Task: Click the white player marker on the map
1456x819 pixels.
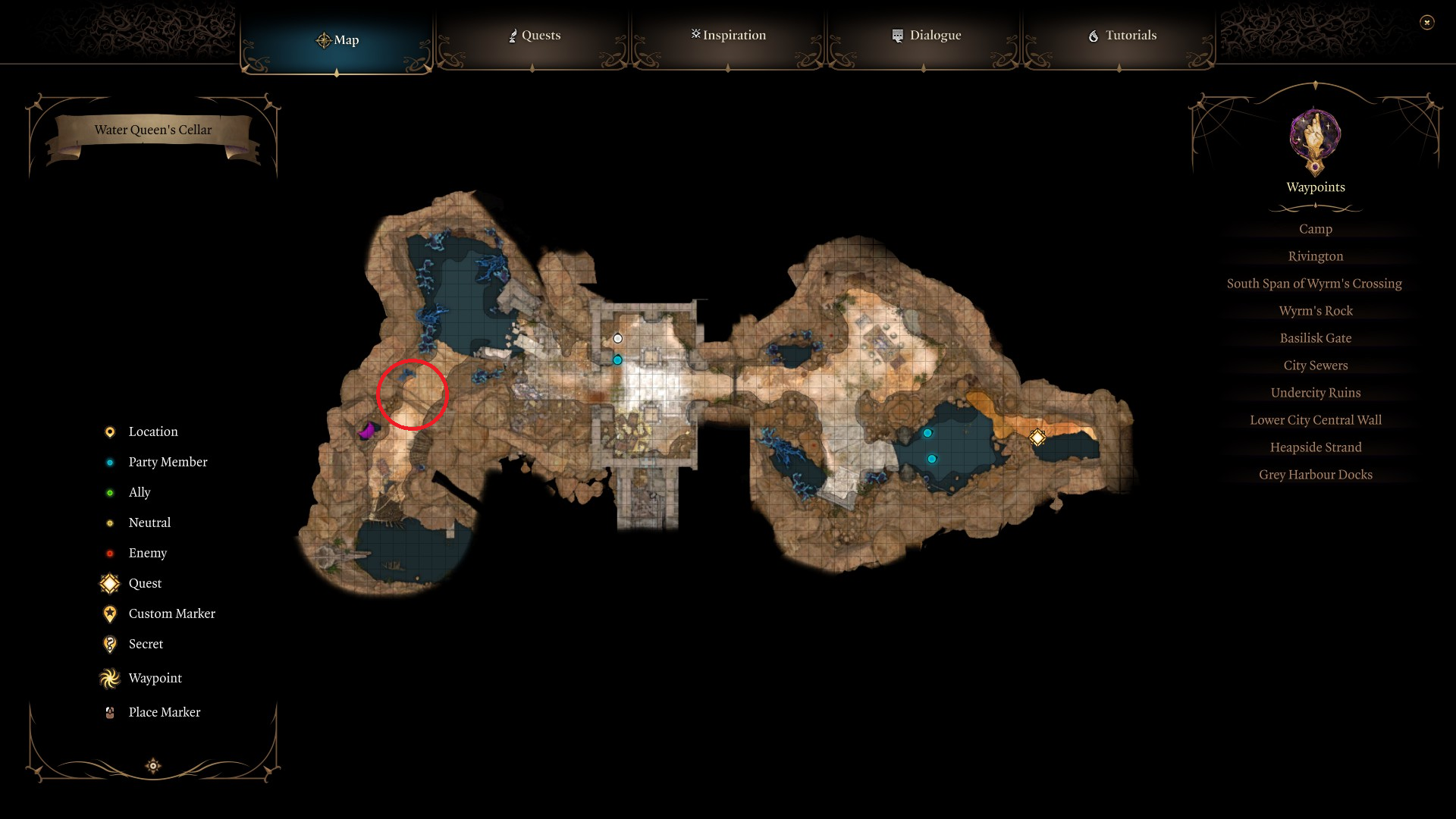Action: point(618,339)
